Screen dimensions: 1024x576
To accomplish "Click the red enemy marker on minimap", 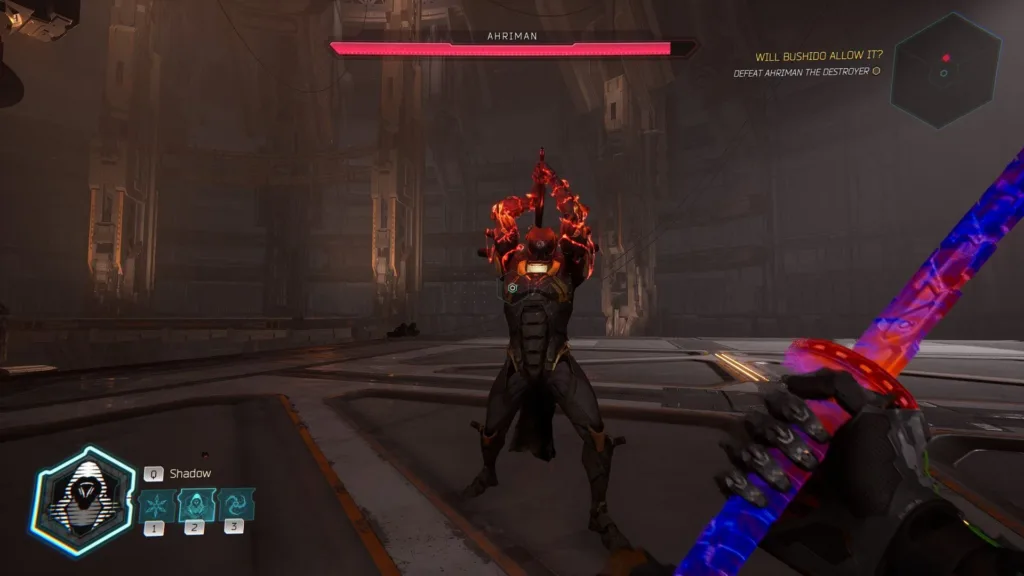I will (x=945, y=57).
